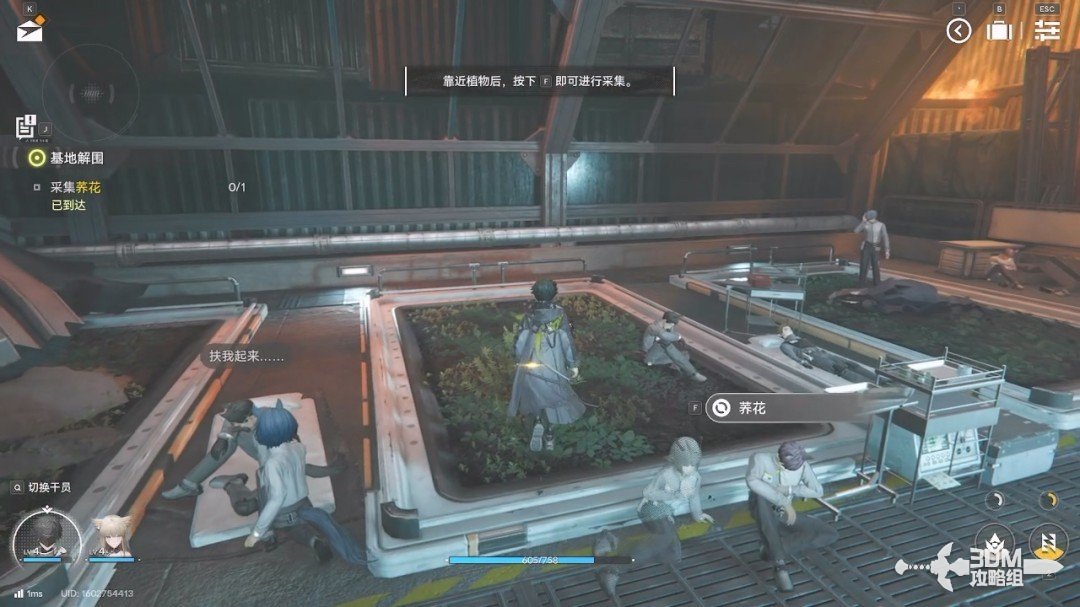Switch to the dark-haired operator portrait
Image resolution: width=1080 pixels, height=607 pixels.
44,537
